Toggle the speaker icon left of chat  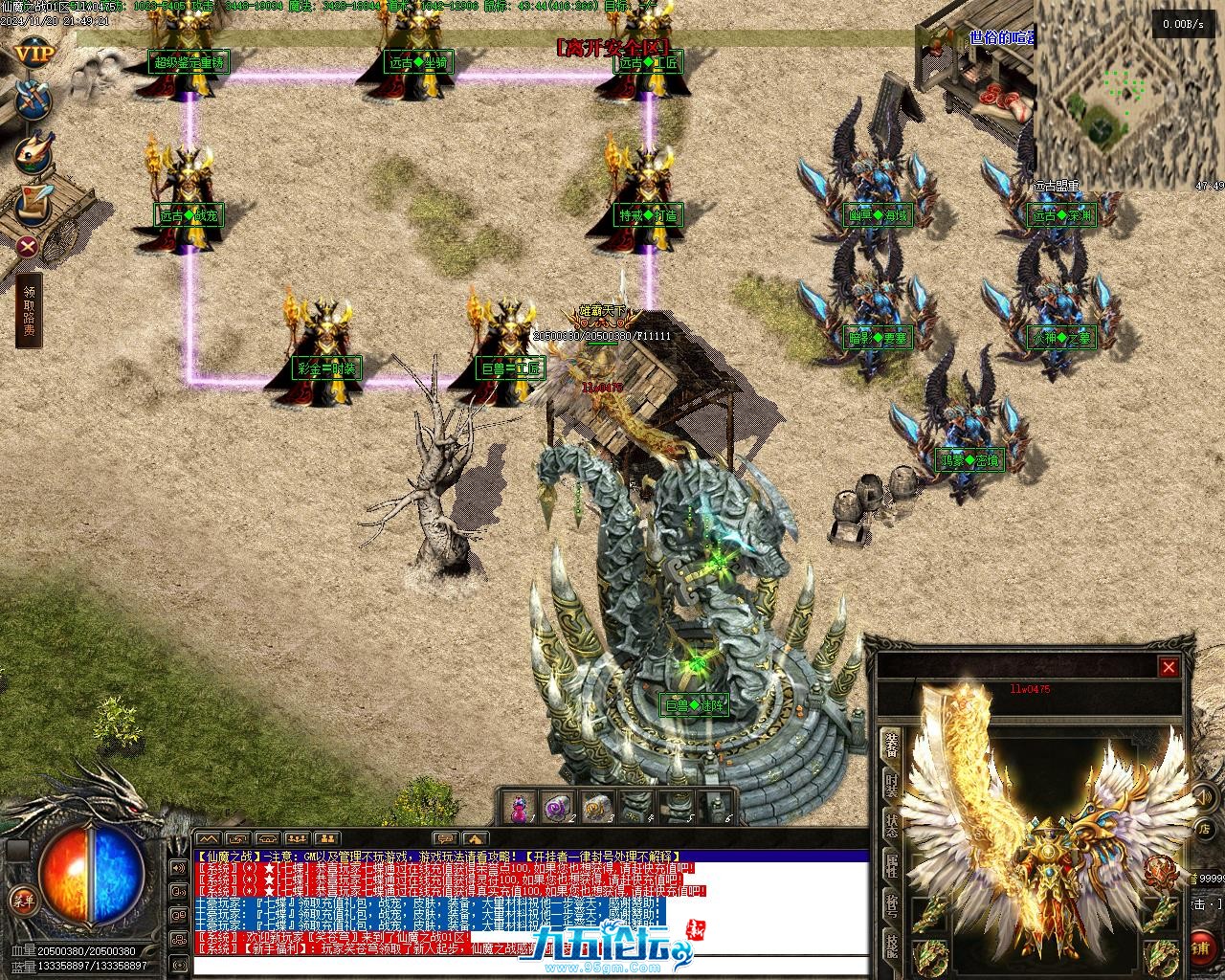pos(178,869)
